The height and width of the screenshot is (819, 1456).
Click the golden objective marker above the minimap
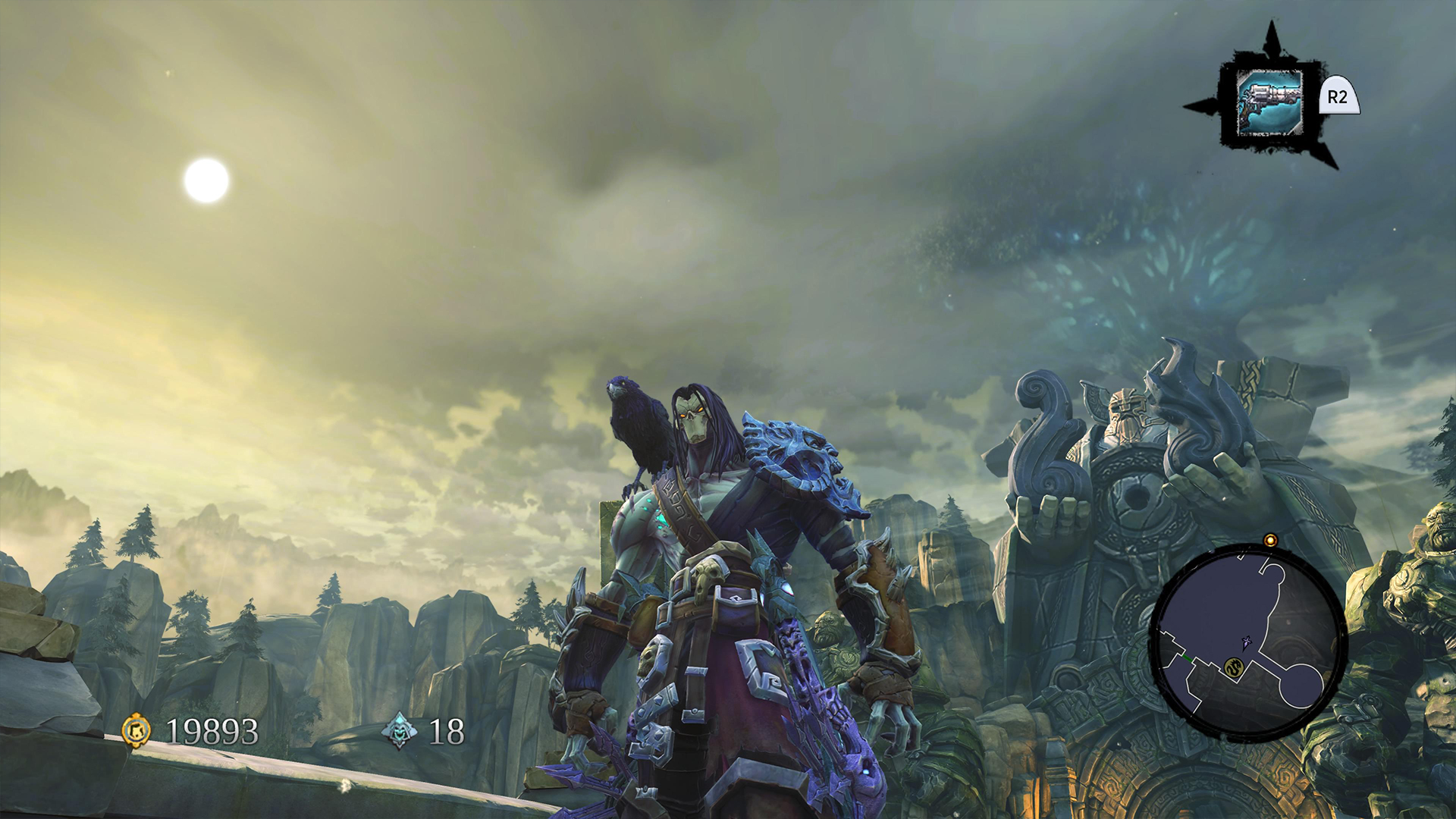(1269, 540)
